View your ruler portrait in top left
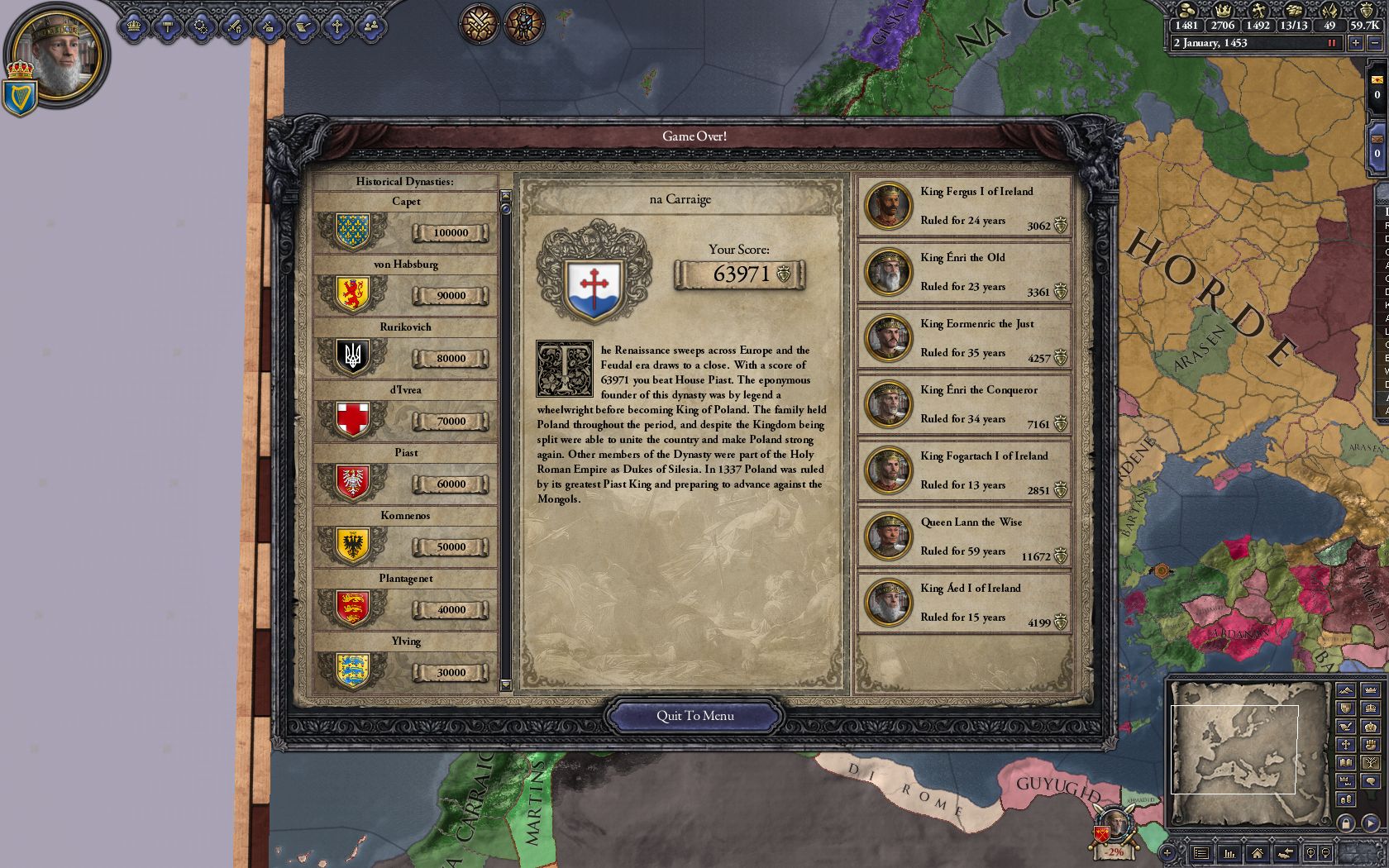This screenshot has width=1389, height=868. click(58, 54)
